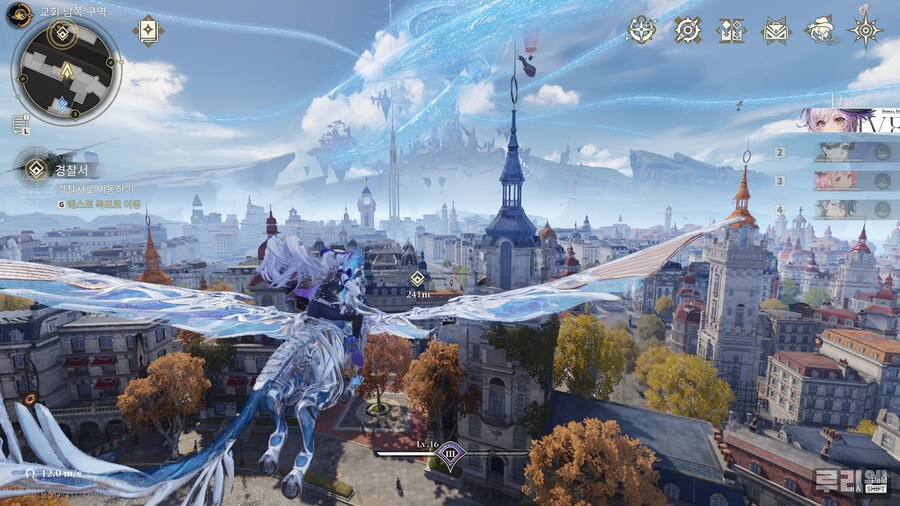Open the twin-figure icon in the top bar

tap(732, 31)
